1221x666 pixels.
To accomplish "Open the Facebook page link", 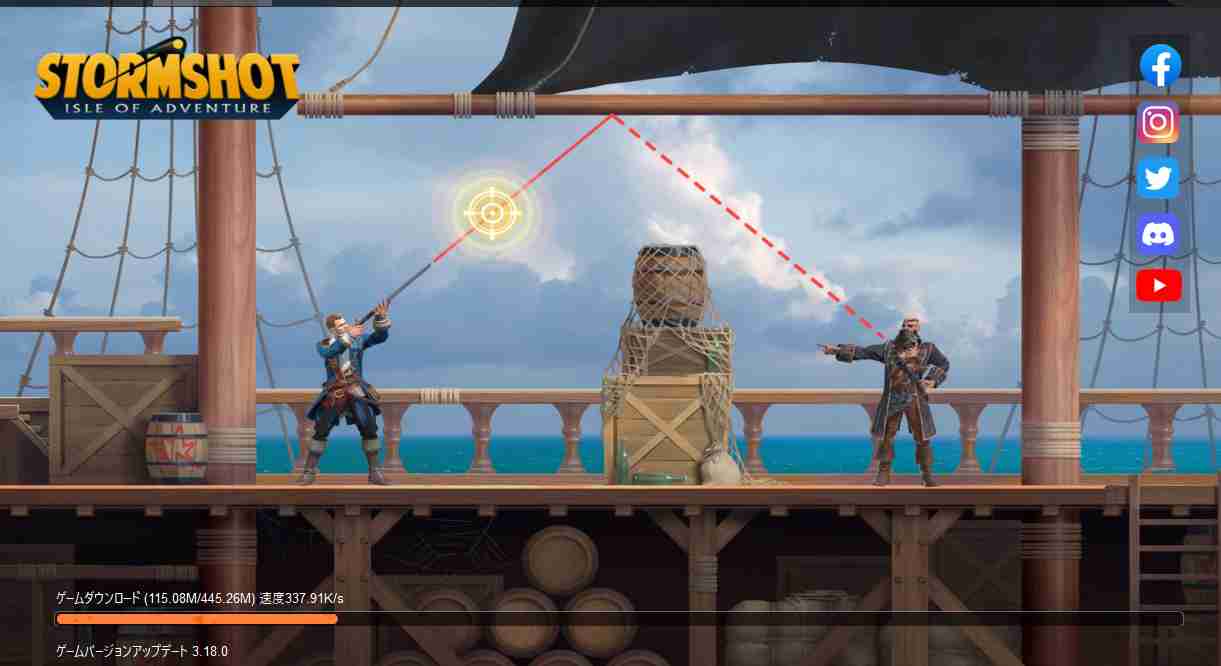I will tap(1160, 66).
